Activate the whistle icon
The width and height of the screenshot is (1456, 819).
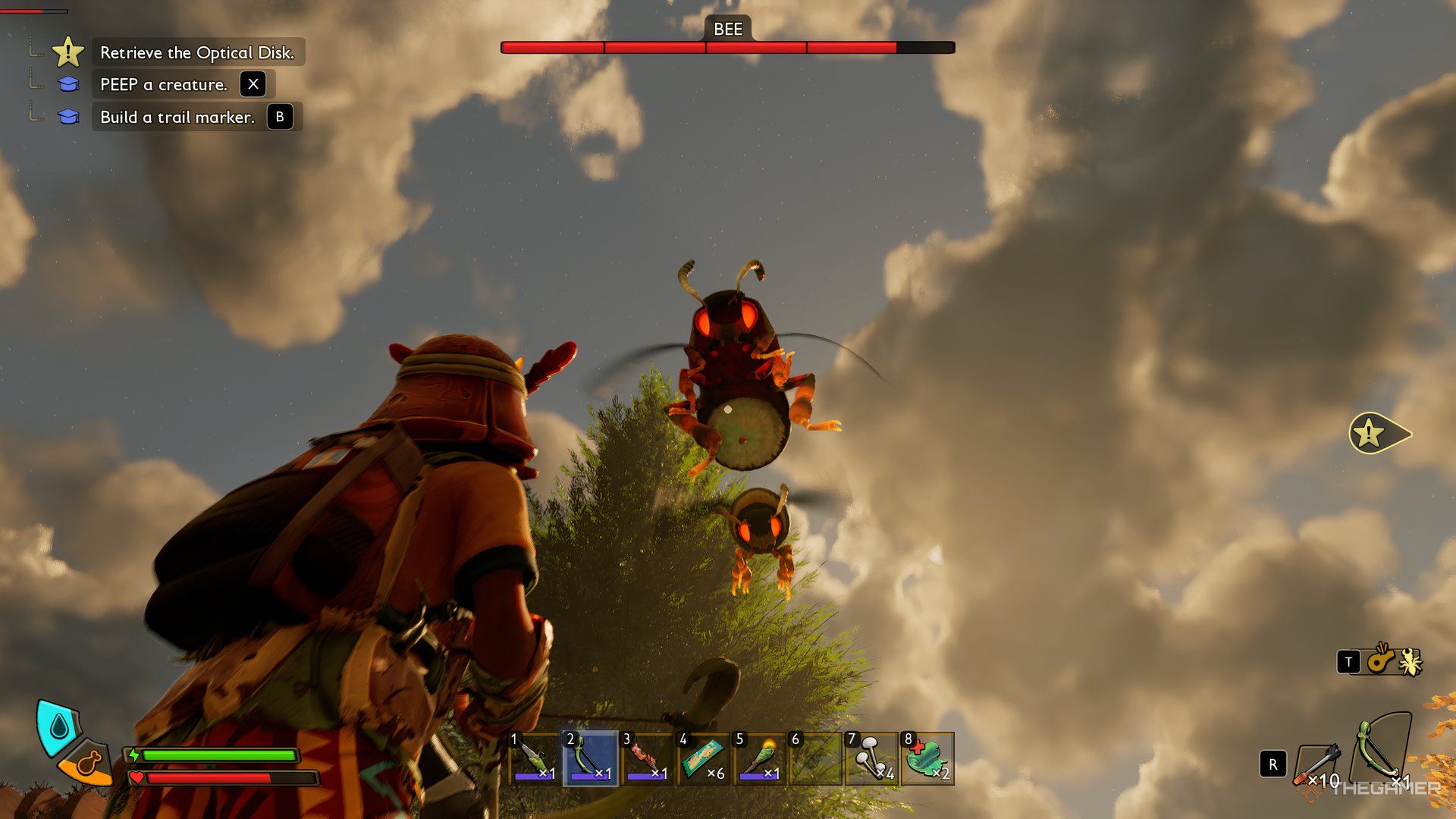coord(1381,660)
